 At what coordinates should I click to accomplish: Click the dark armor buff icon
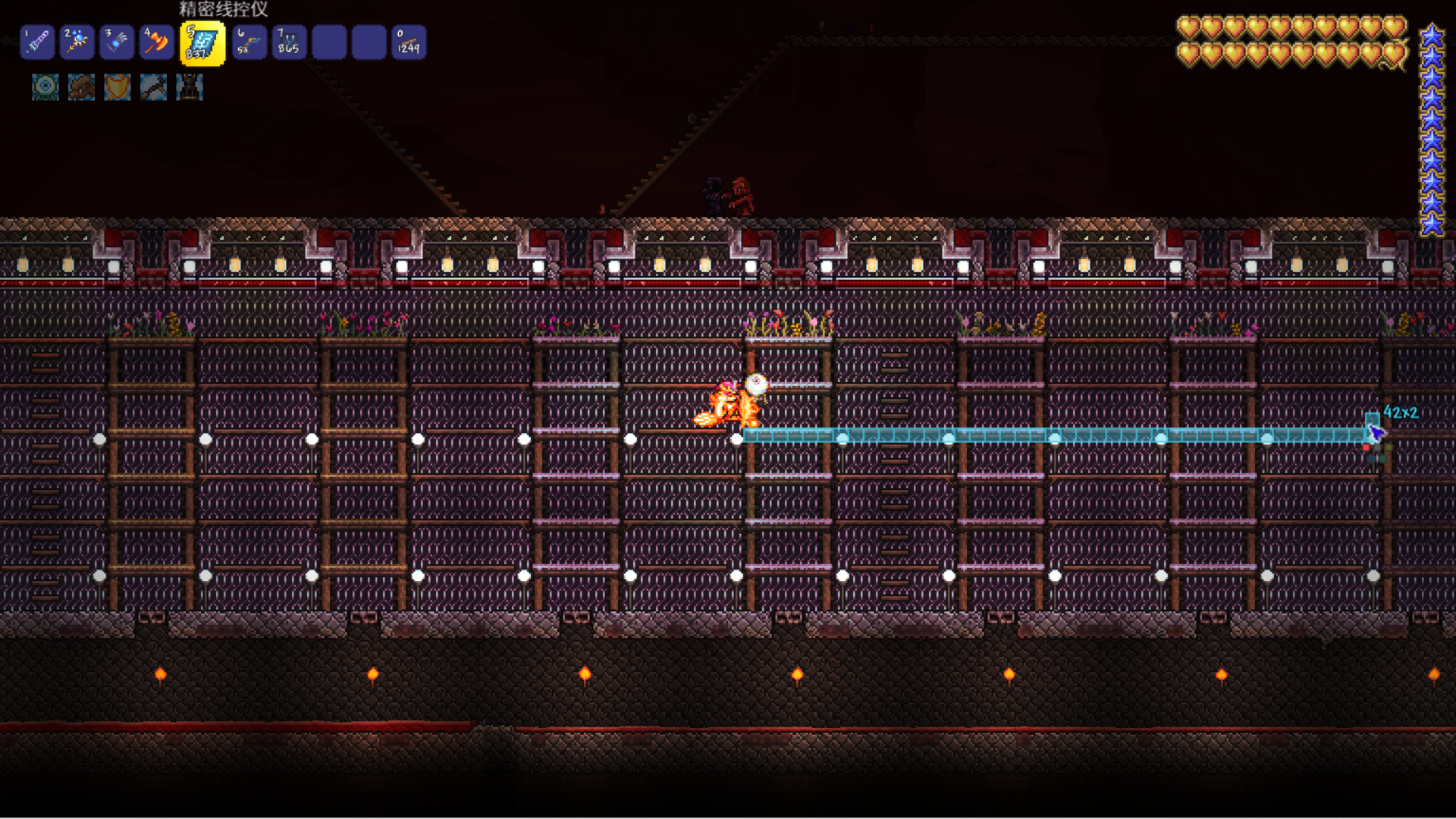click(x=190, y=87)
